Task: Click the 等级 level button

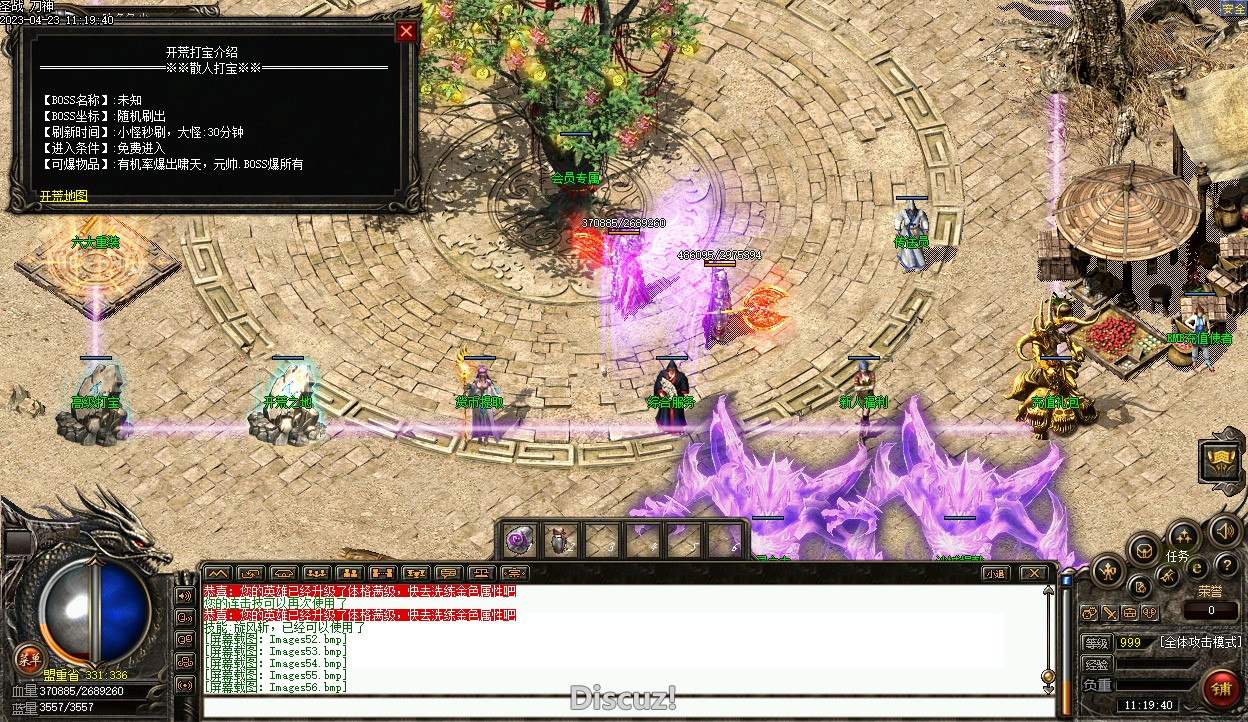Action: pyautogui.click(x=1097, y=642)
